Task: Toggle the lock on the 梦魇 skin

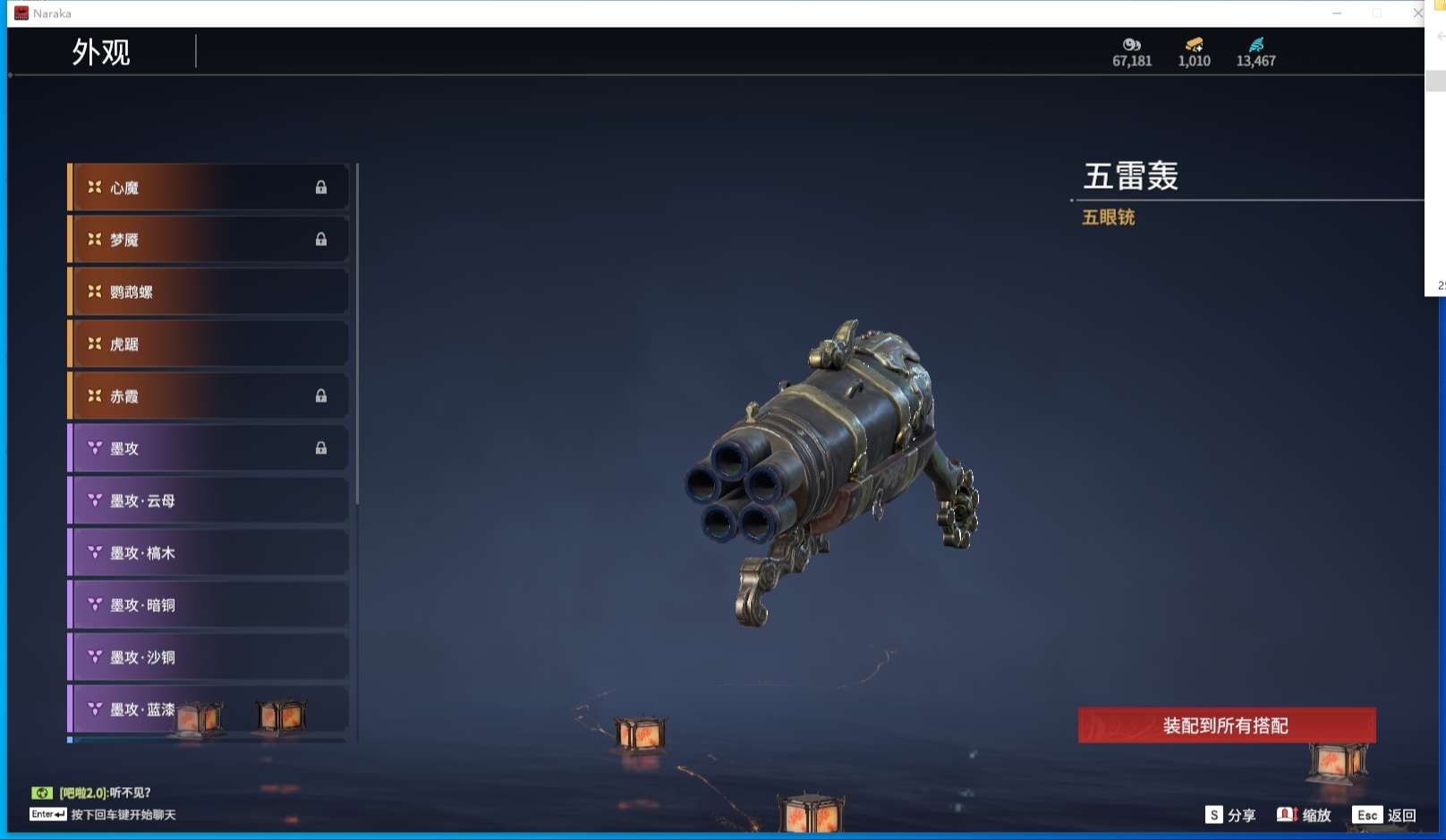Action: tap(321, 239)
